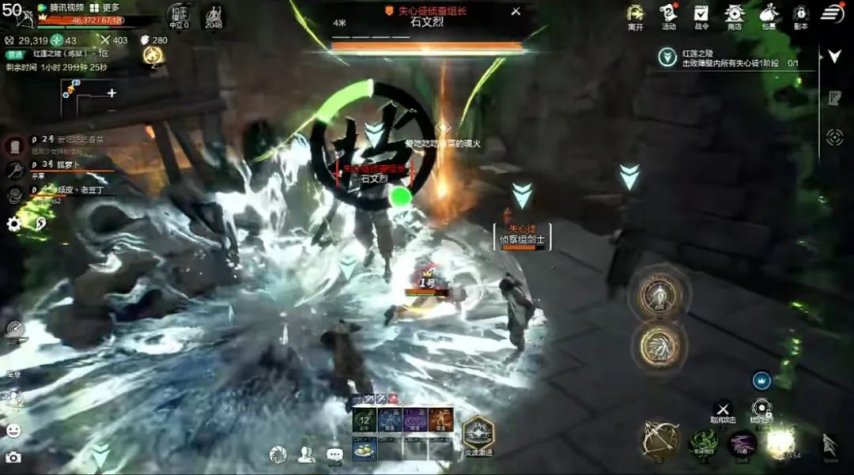This screenshot has height=475, width=854.
Task: Zoom in the minimap with the plus
Action: (x=112, y=94)
